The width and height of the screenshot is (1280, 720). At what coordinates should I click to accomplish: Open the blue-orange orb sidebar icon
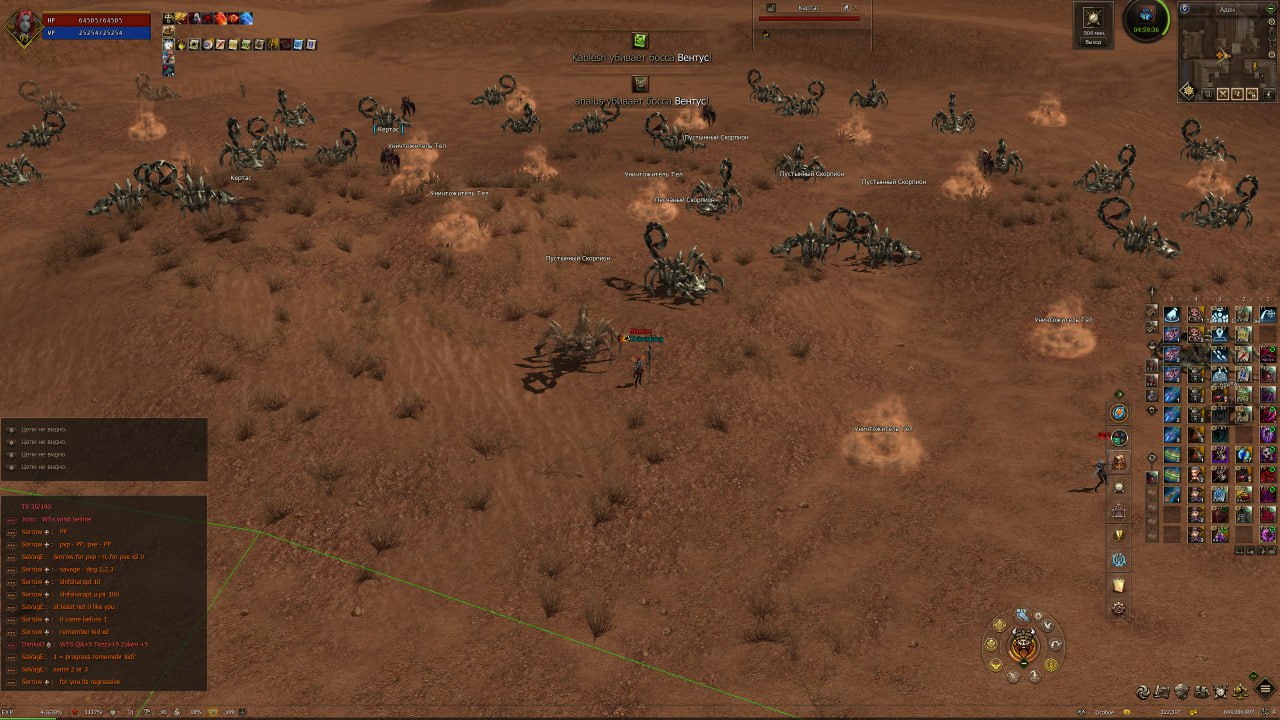(x=1119, y=412)
